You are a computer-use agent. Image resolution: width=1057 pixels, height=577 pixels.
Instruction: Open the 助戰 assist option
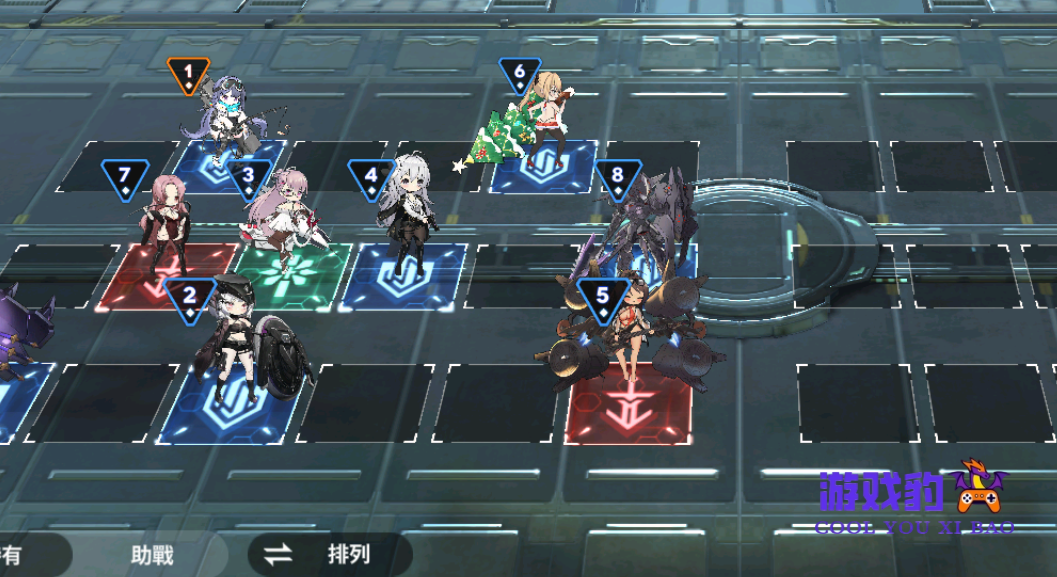152,553
